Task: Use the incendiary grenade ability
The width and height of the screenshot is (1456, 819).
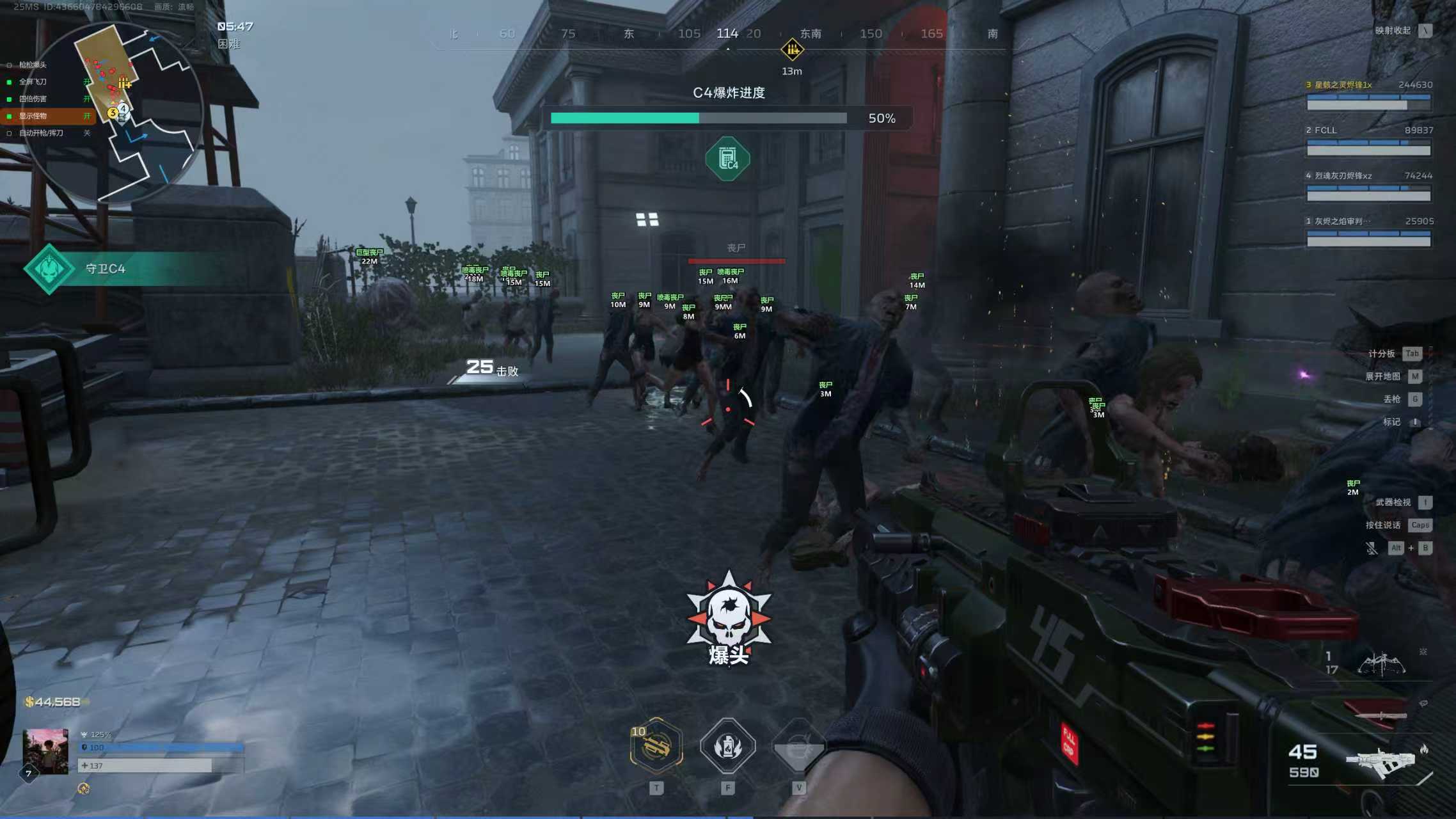Action: [727, 745]
